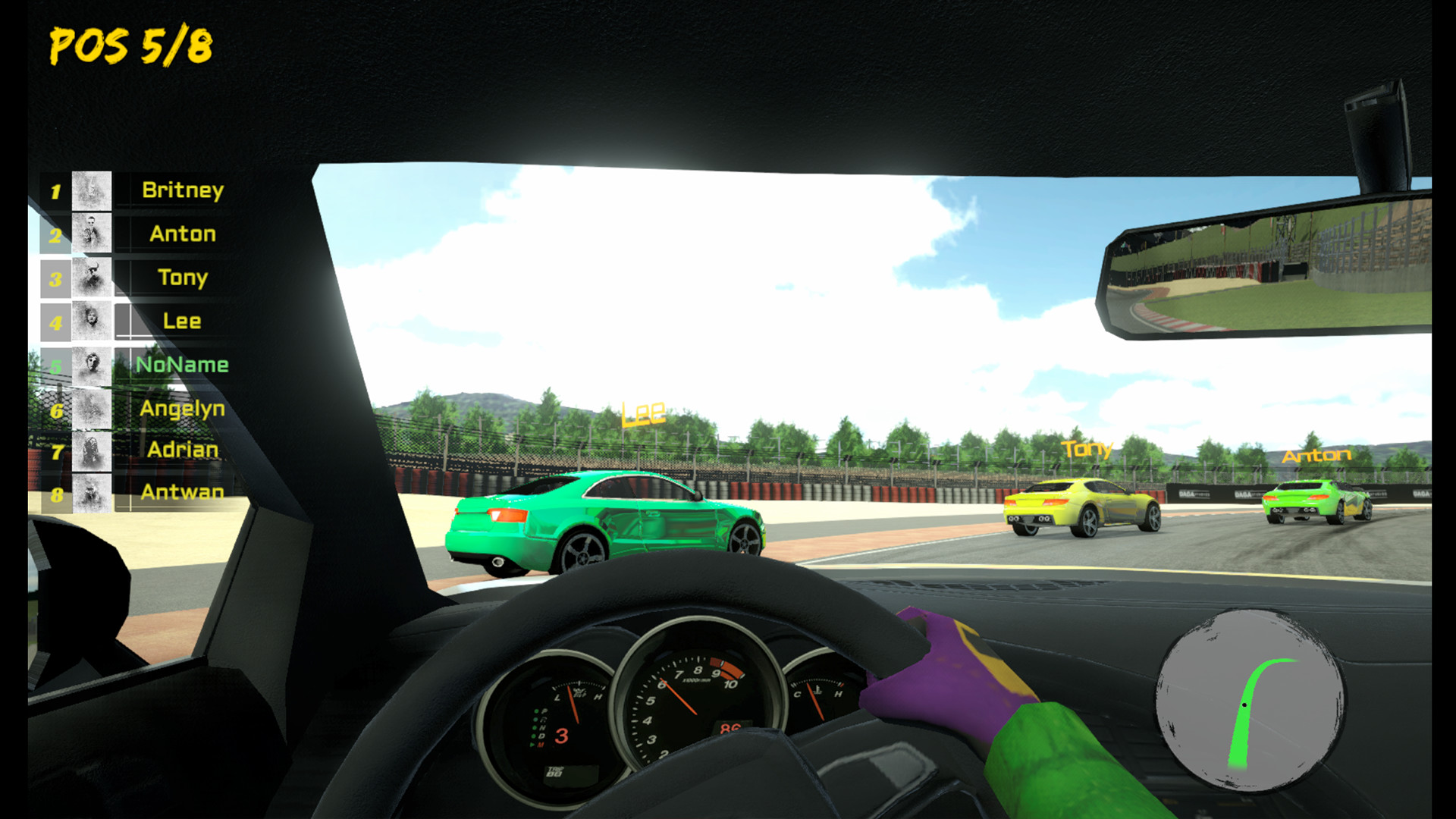This screenshot has height=819, width=1456.
Task: Highlight the NoName player row
Action: 182,365
